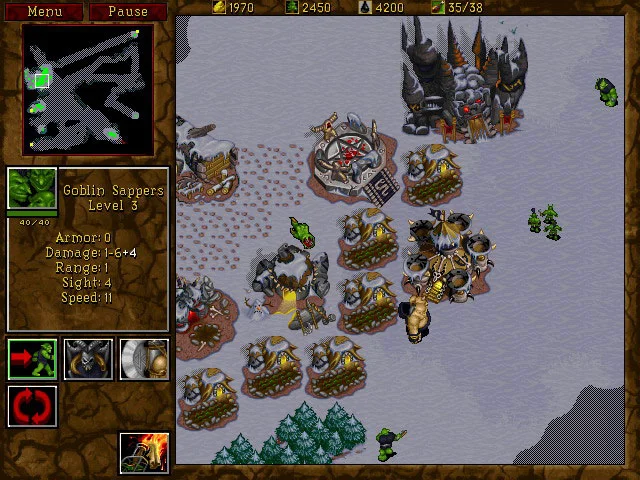640x480 pixels.
Task: Click the minimap
Action: tap(88, 84)
